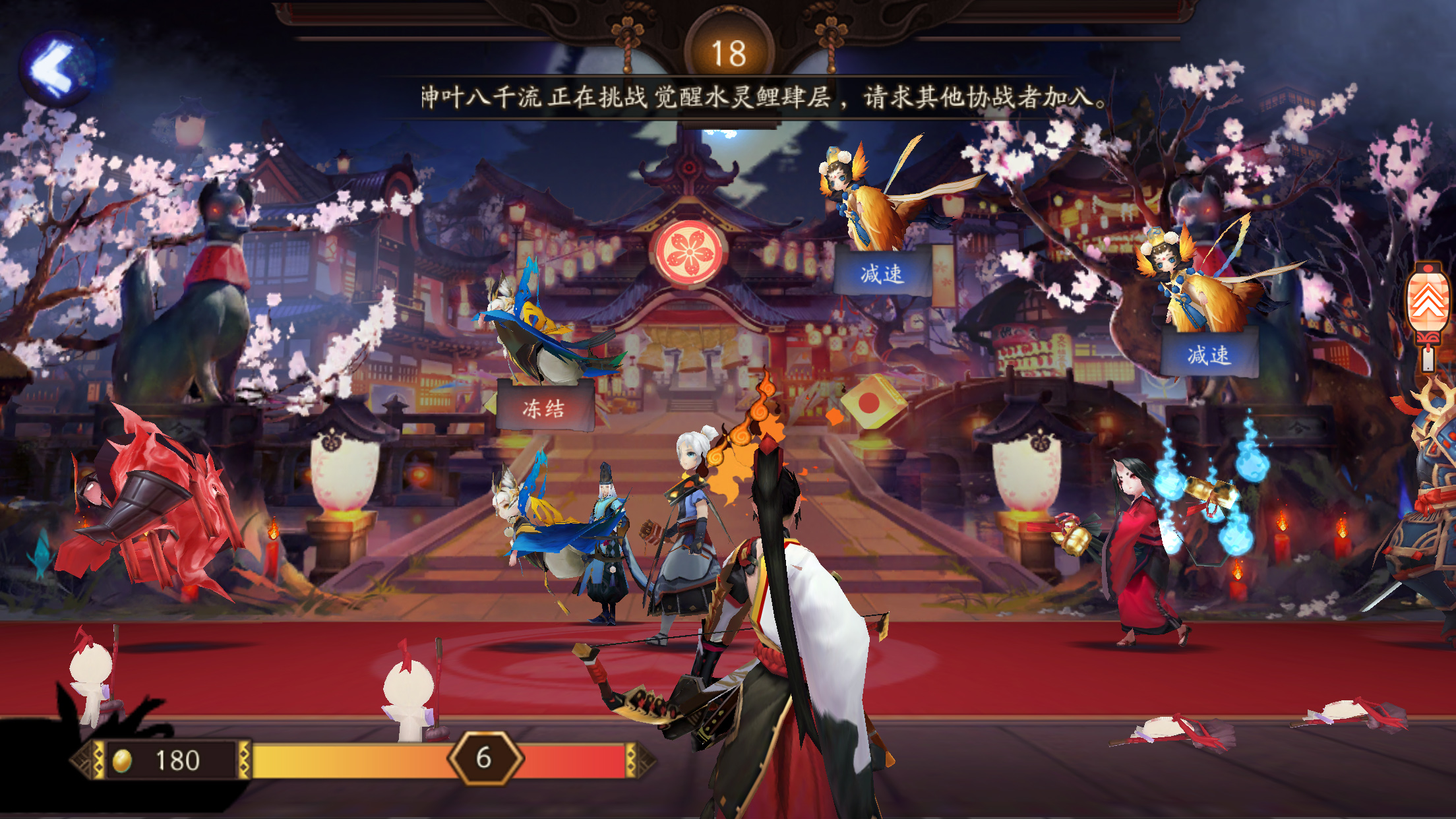Expand the top wave ornament panel

click(728, 30)
